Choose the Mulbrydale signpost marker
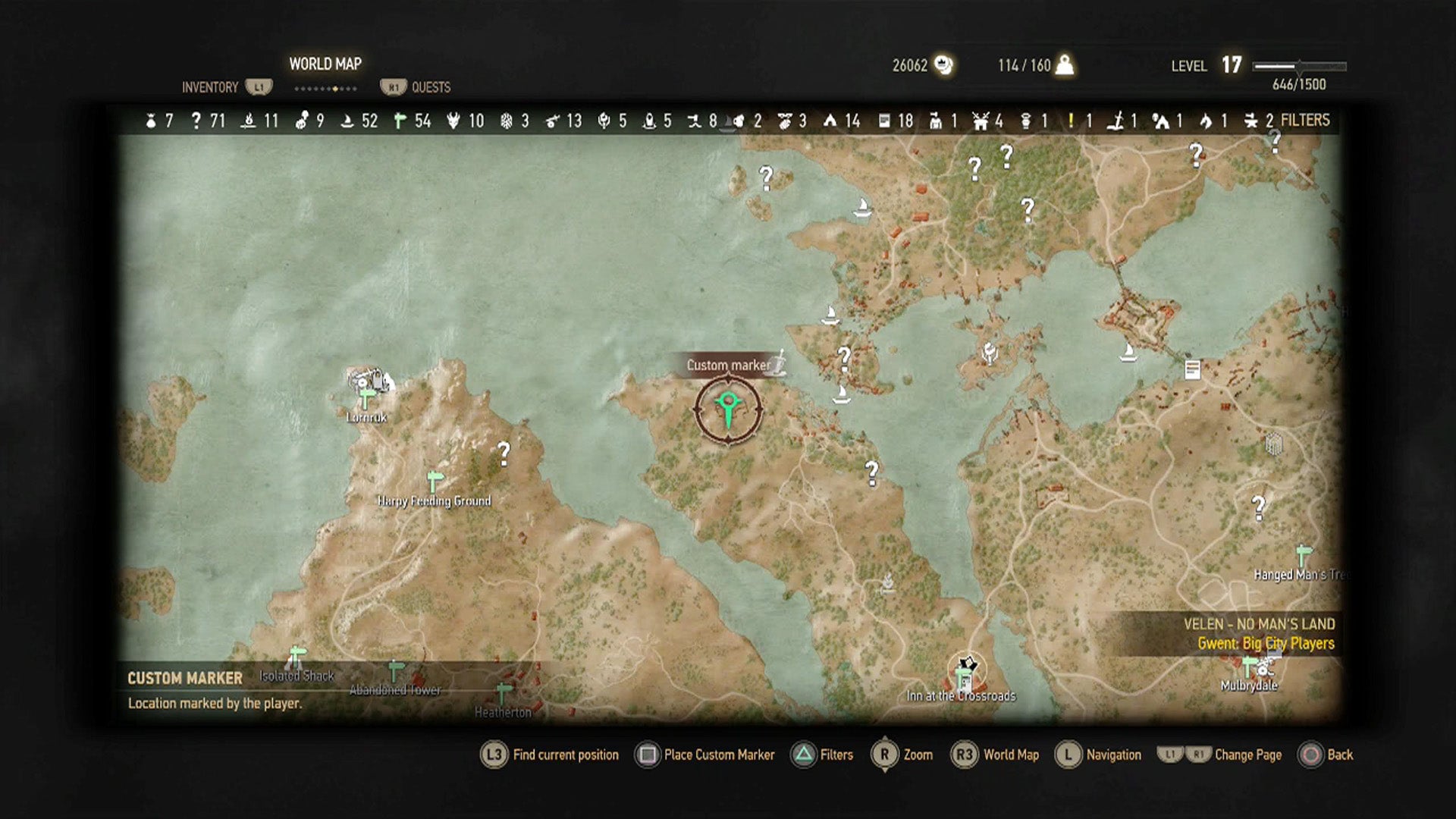1456x819 pixels. click(x=1249, y=668)
